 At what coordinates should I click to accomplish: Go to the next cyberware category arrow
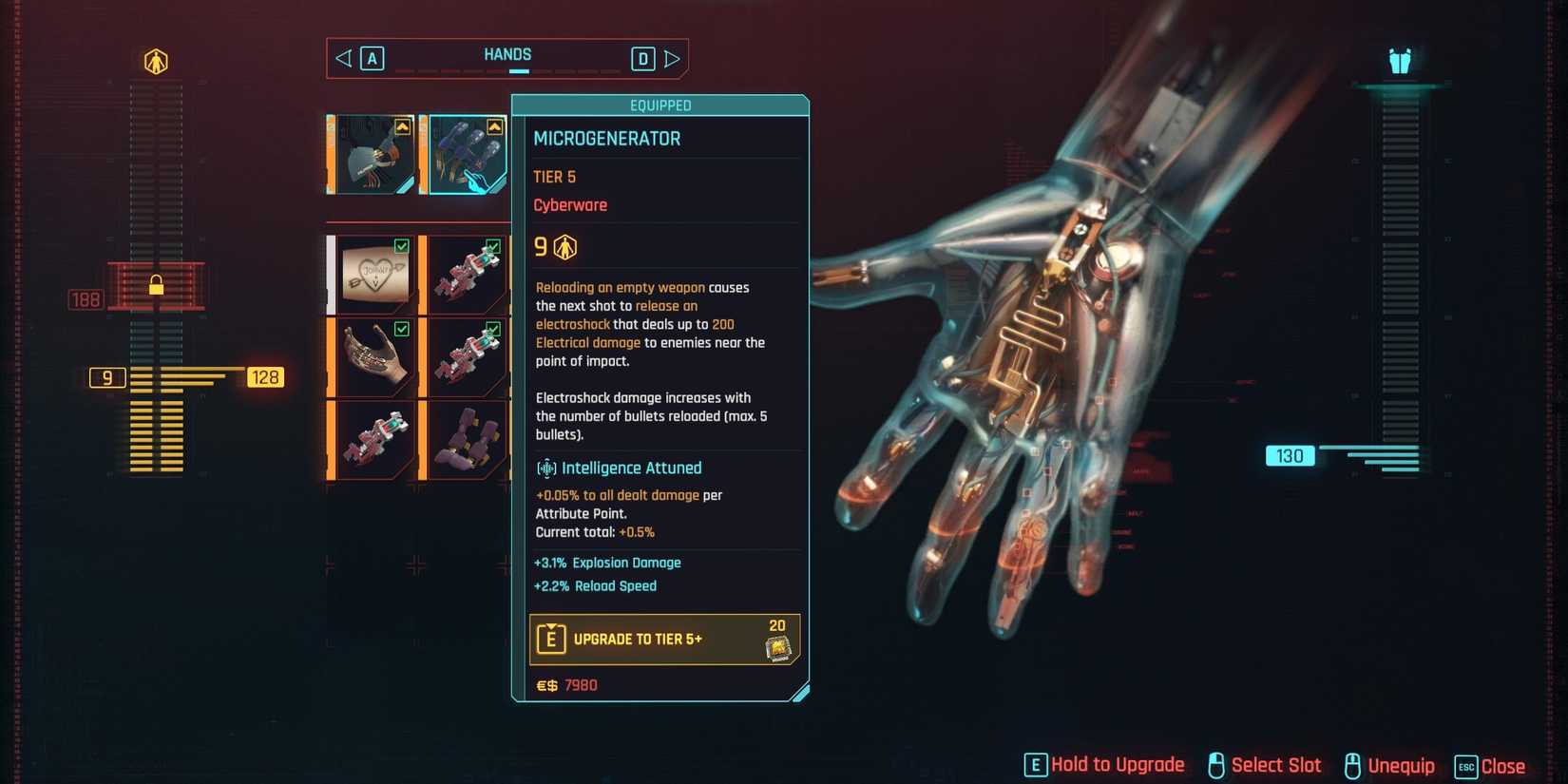click(x=672, y=59)
